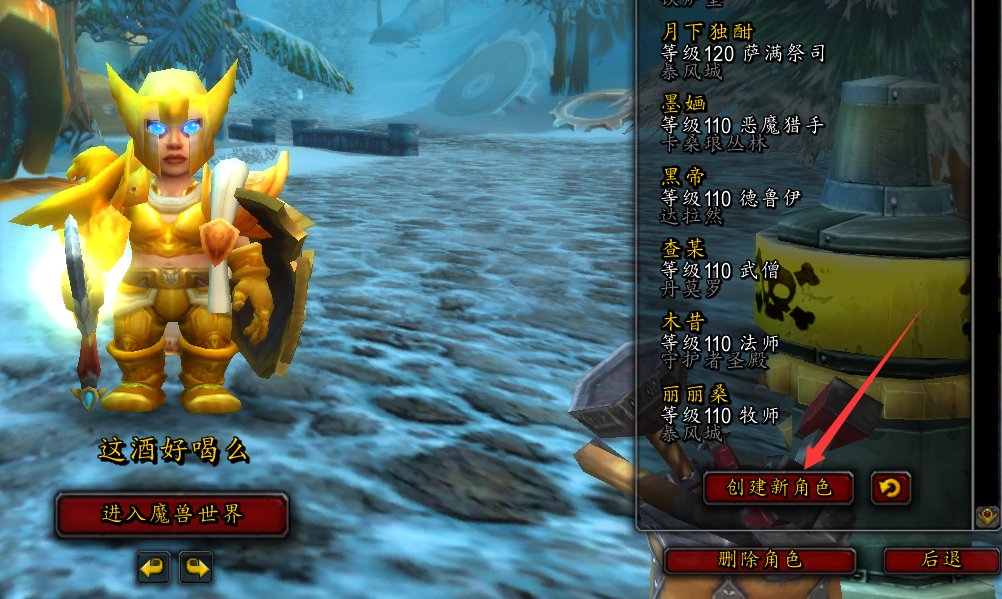
Task: Rotate character right with yellow arrow
Action: point(196,568)
